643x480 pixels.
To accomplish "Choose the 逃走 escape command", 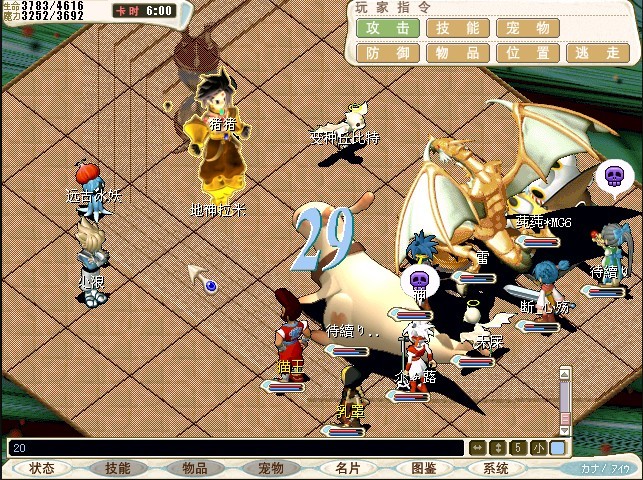I will pos(598,53).
